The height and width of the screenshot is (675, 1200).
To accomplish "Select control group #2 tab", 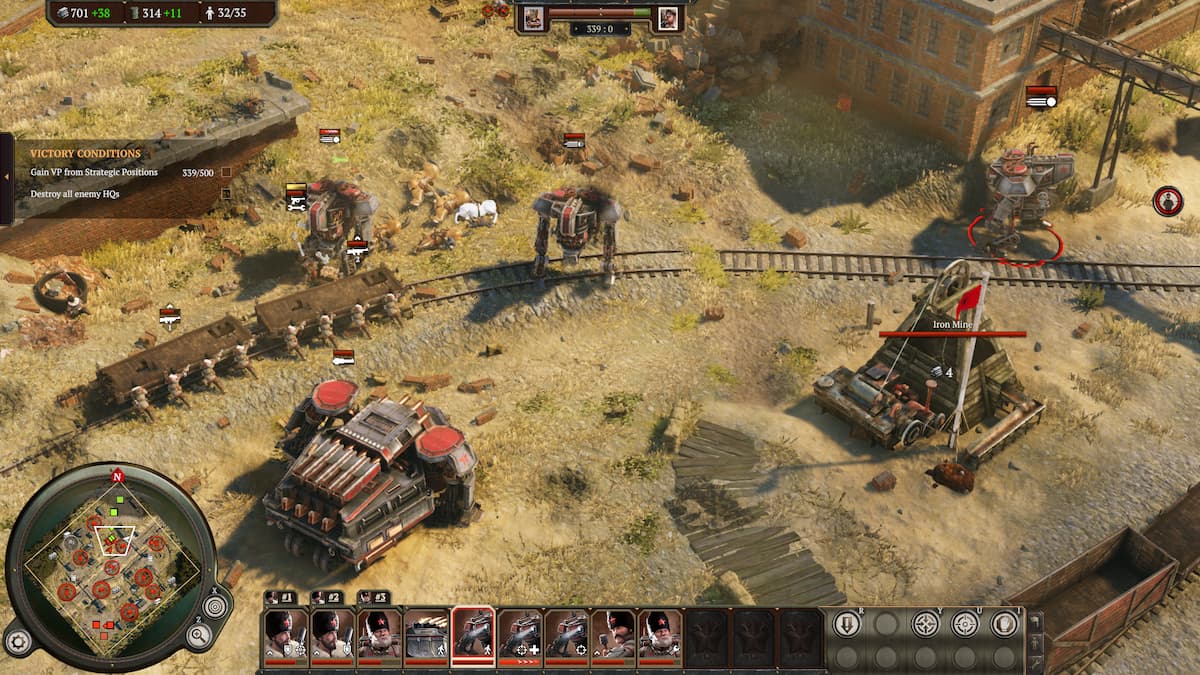I will (327, 597).
